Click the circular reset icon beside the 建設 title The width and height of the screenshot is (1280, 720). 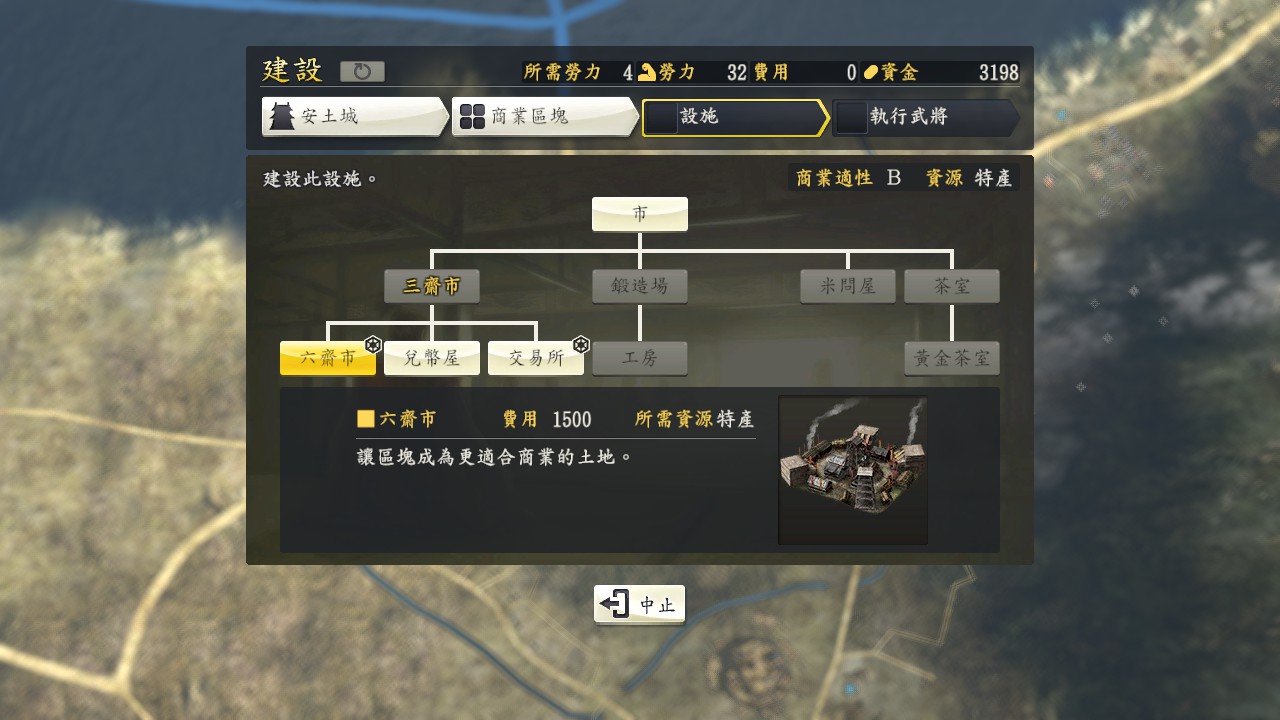[362, 70]
